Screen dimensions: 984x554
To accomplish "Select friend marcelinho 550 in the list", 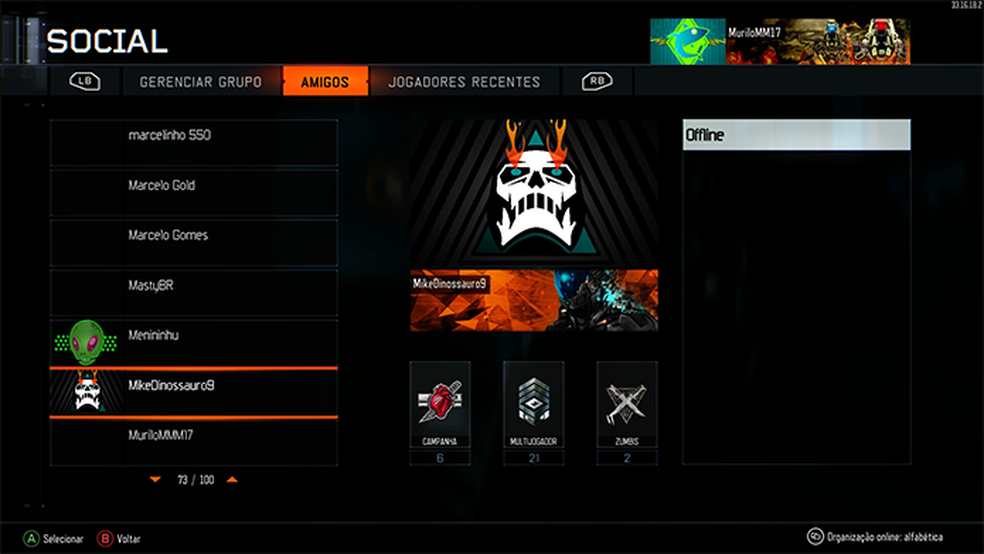I will coord(194,142).
